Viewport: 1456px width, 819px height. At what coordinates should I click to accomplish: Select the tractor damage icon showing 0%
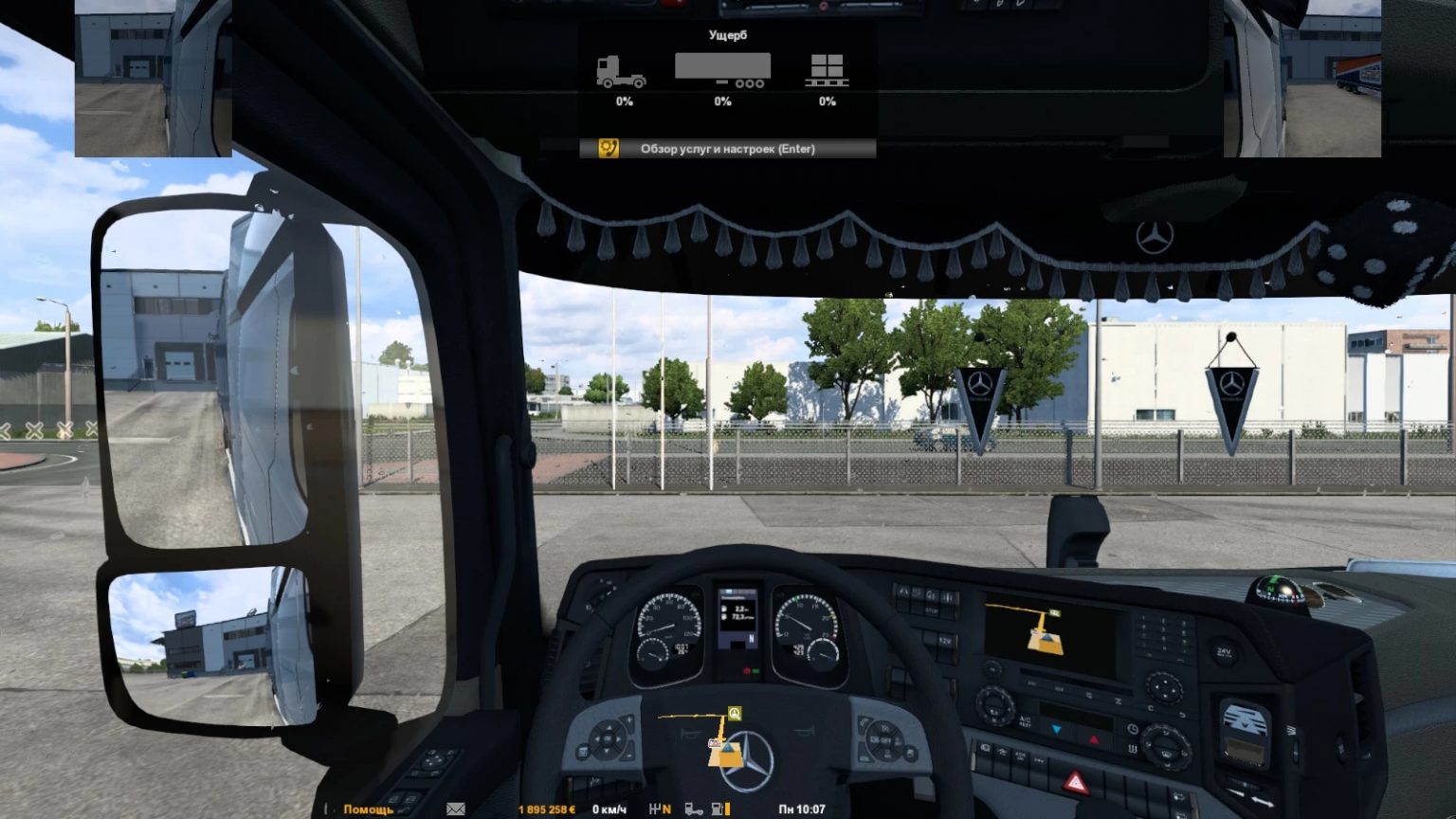(x=621, y=69)
